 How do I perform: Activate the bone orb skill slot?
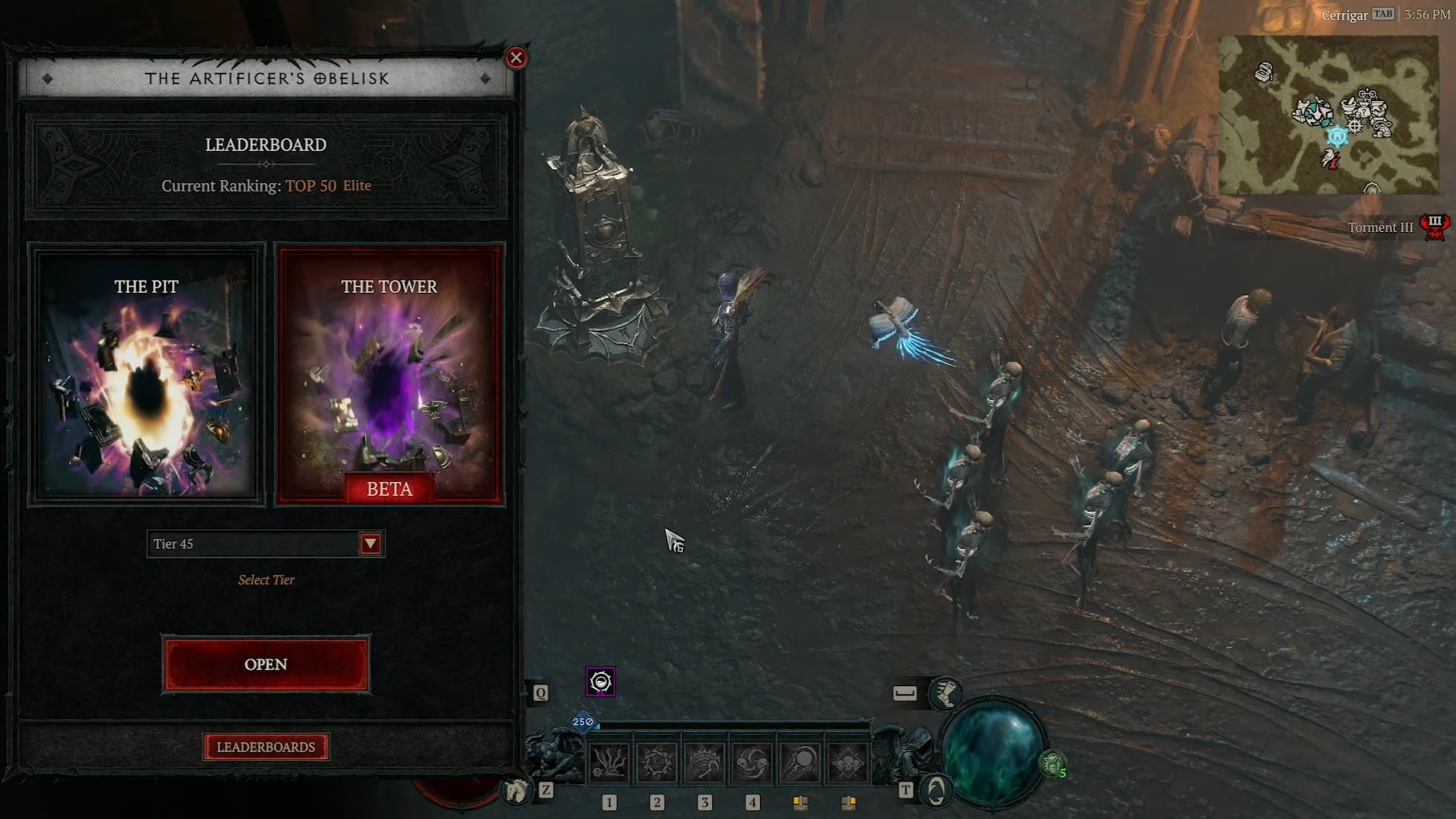800,763
